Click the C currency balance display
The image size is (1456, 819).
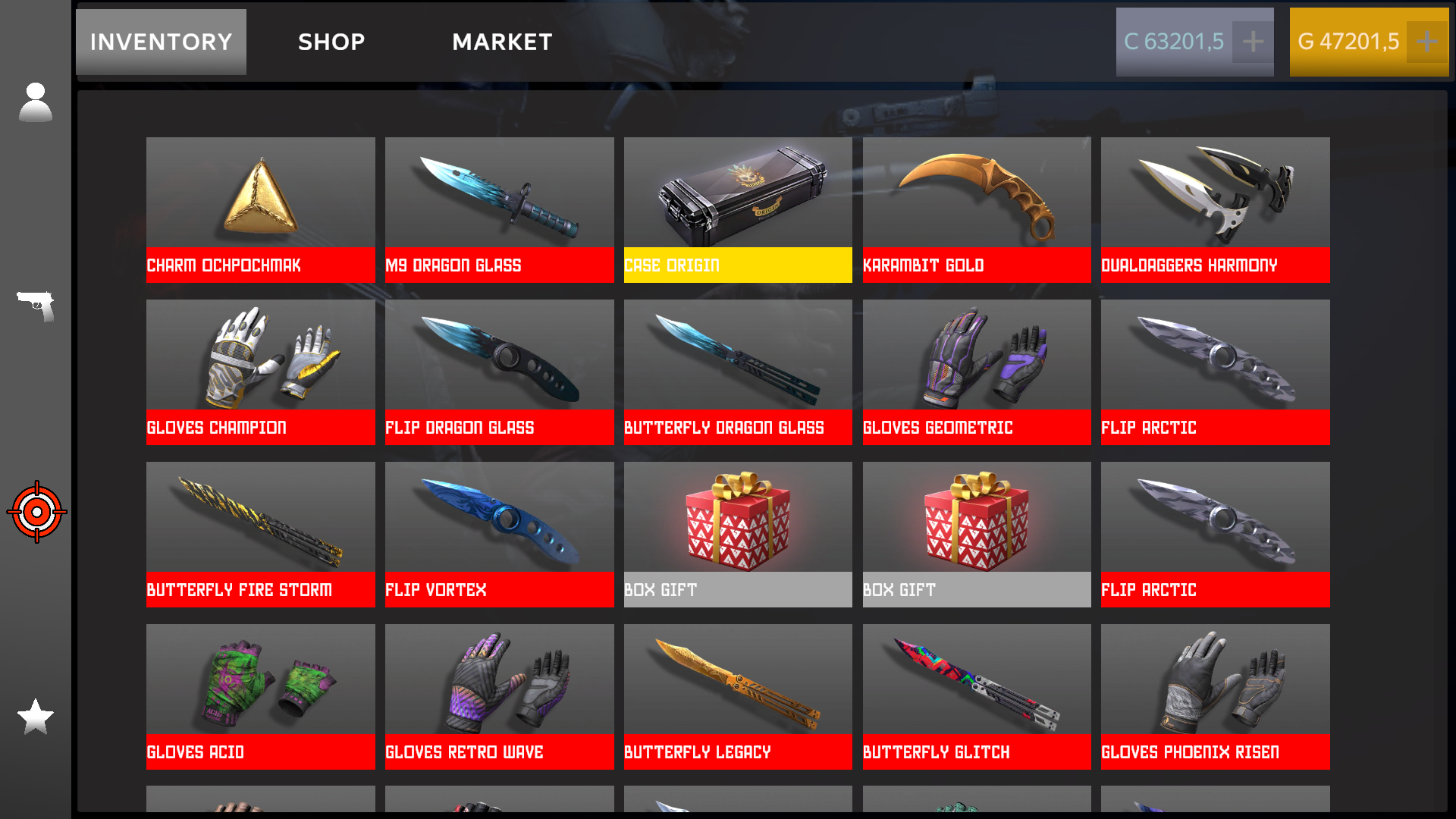1175,42
